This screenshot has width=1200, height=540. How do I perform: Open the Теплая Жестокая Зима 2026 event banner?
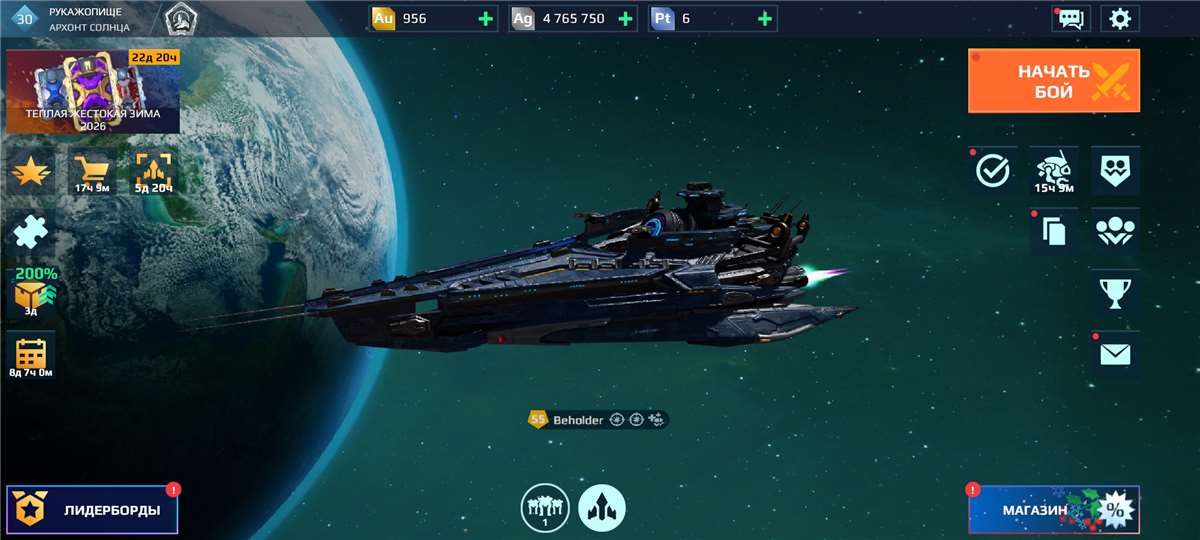coord(93,92)
